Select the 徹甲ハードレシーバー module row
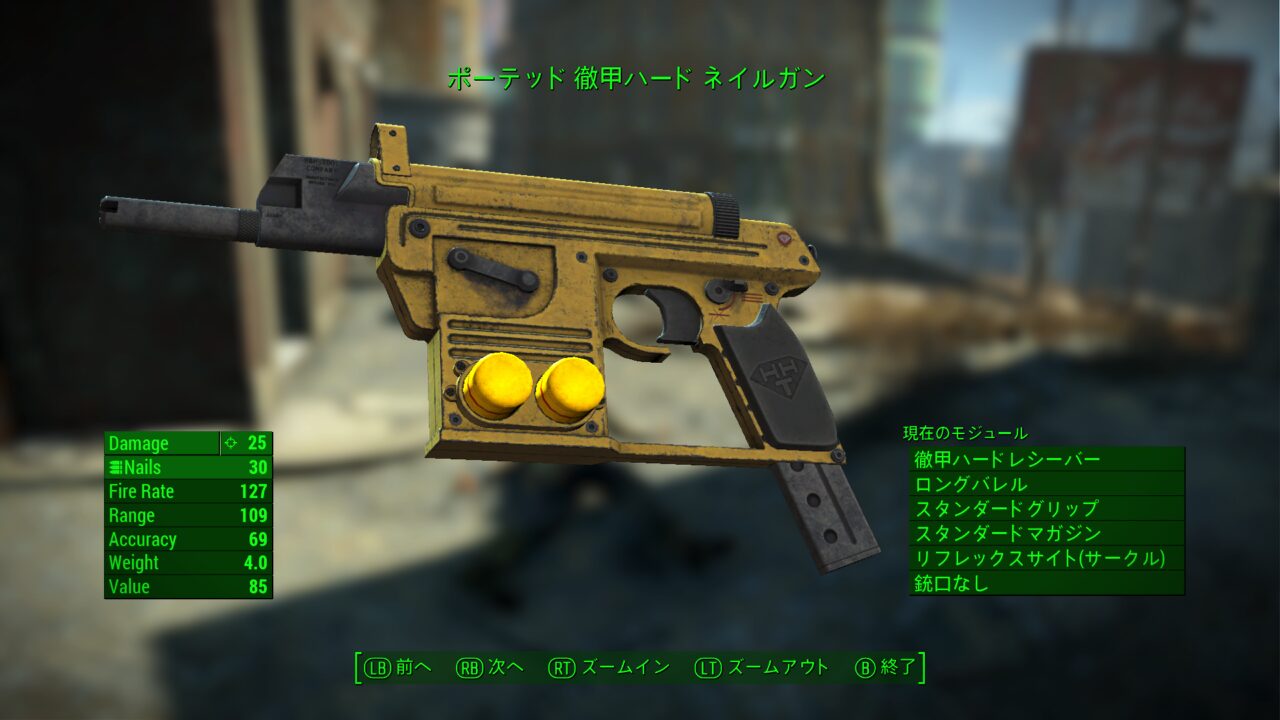 pyautogui.click(x=1046, y=460)
